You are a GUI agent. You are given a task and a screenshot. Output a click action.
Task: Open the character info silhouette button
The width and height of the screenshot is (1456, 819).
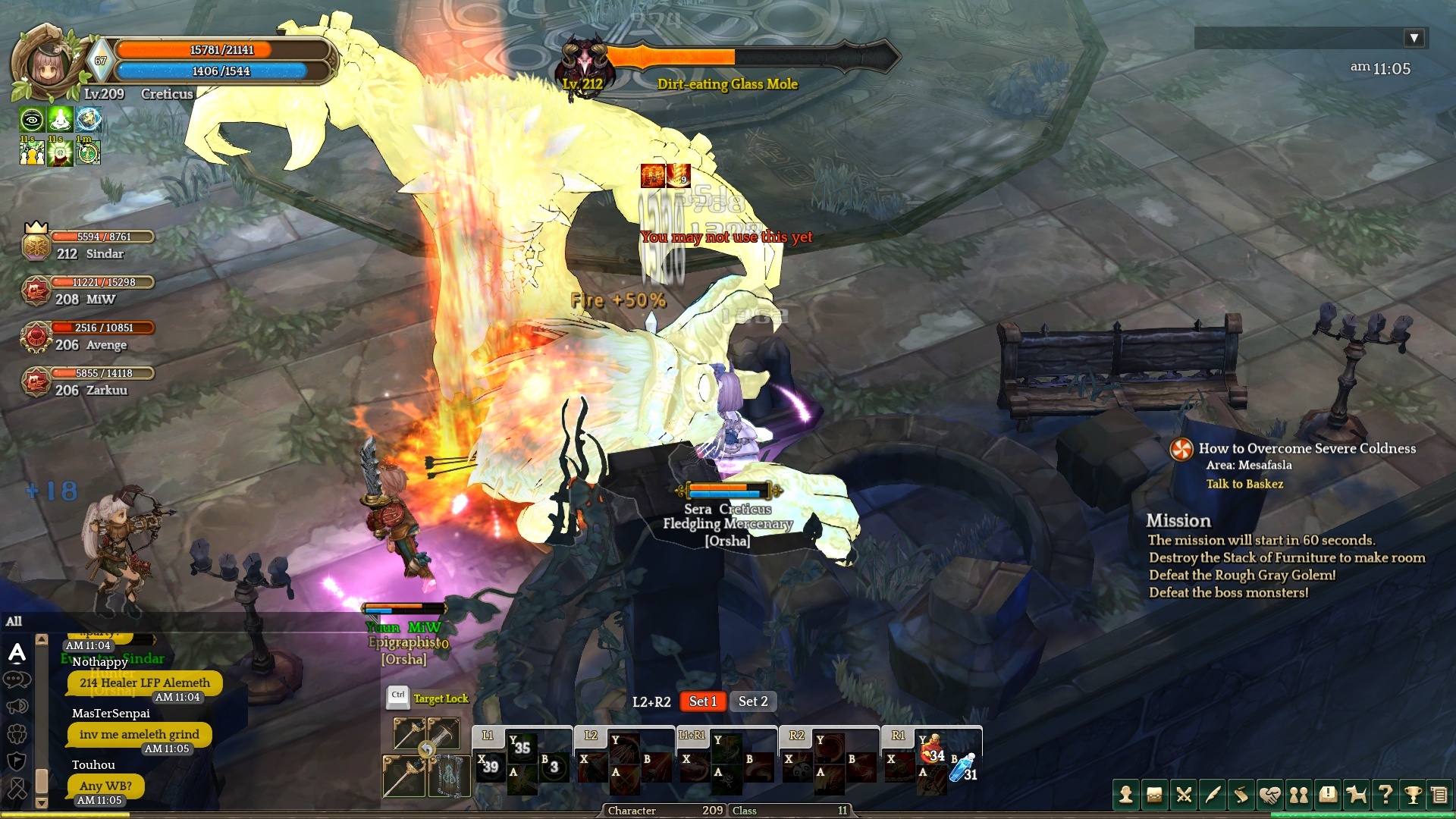point(1126,795)
